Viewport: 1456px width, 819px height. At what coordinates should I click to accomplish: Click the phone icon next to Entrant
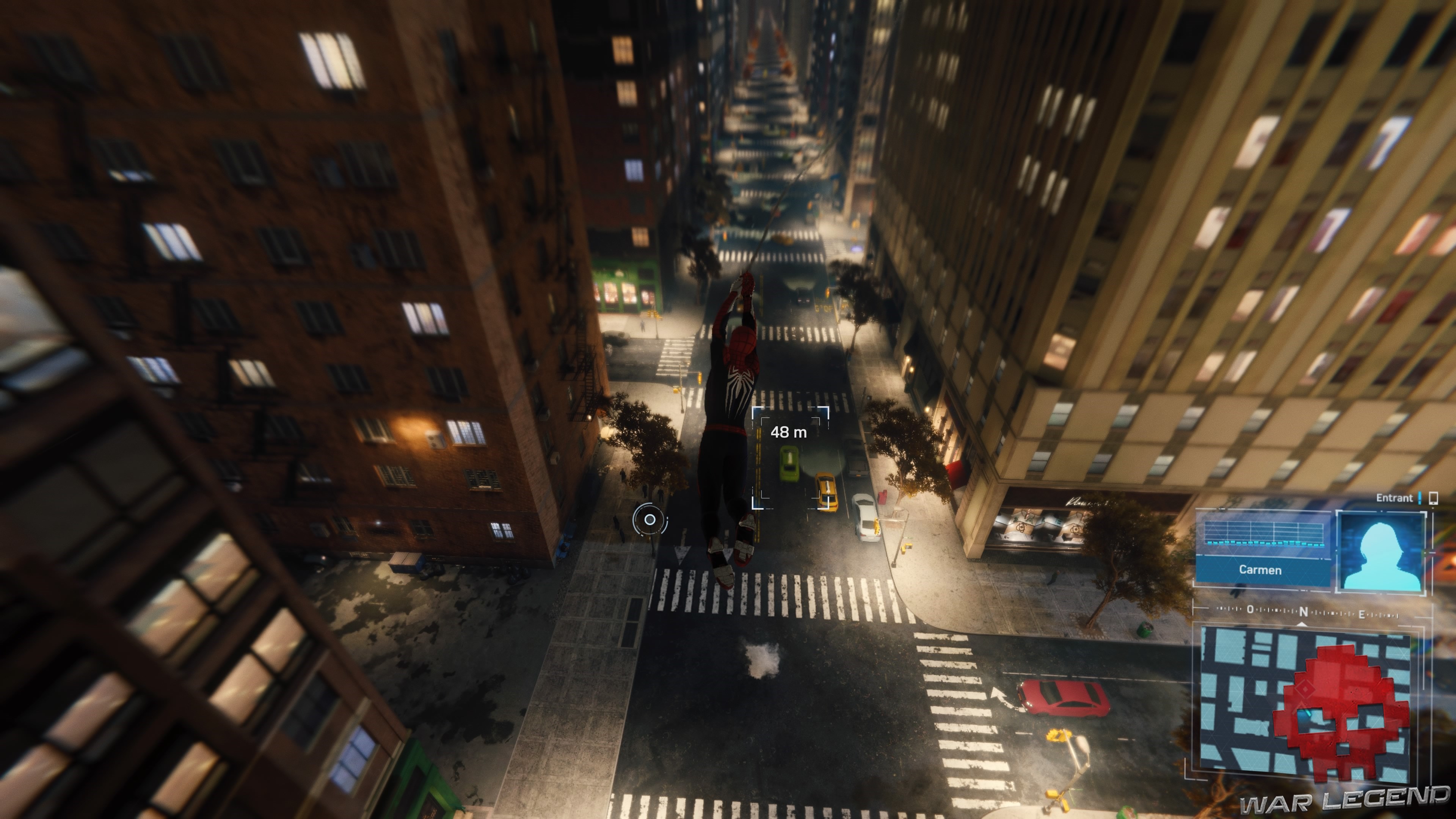click(1433, 499)
